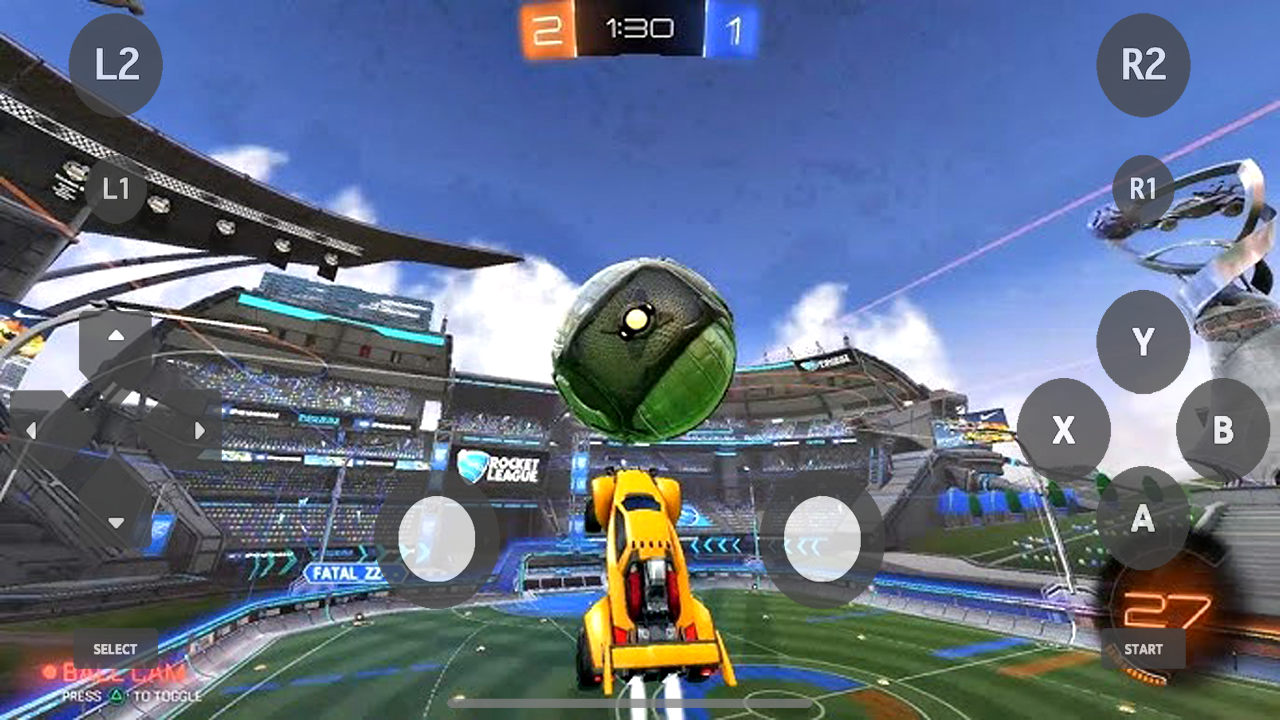Open the menu with the START button
This screenshot has width=1280, height=720.
(1144, 648)
